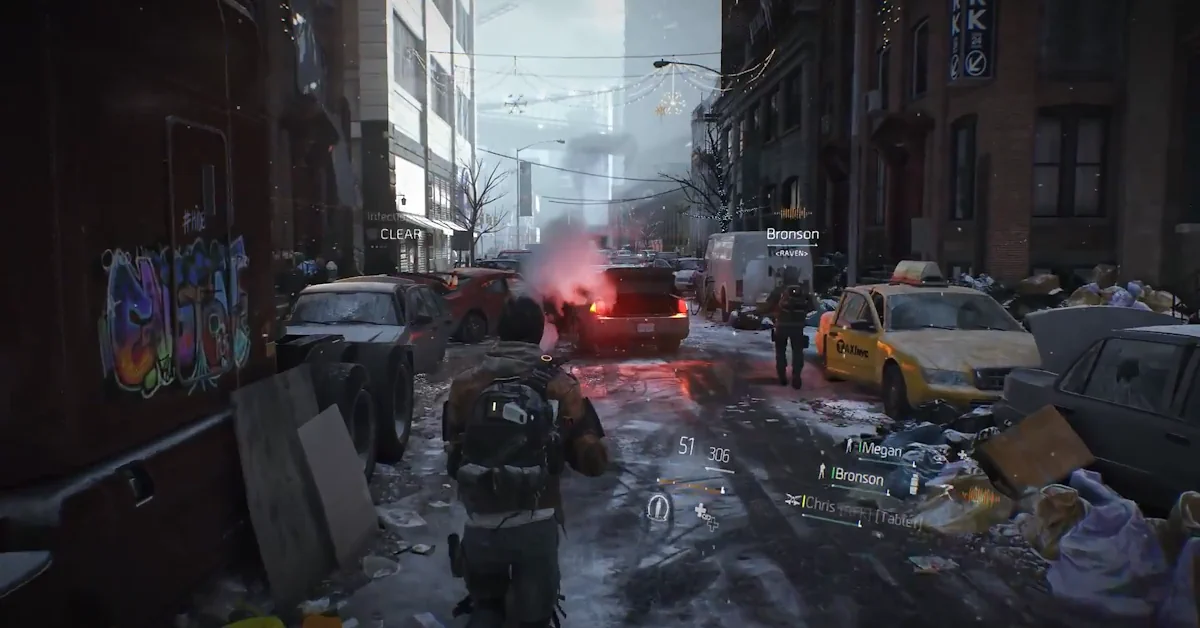Activate the grenade skill icon
1200x628 pixels.
click(659, 507)
